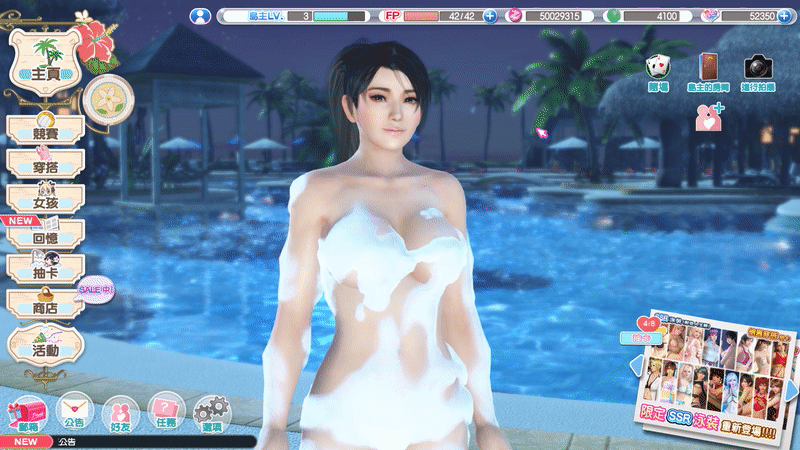Show the 公告 envelope announcements
Image resolution: width=800 pixels, height=450 pixels.
click(x=73, y=412)
